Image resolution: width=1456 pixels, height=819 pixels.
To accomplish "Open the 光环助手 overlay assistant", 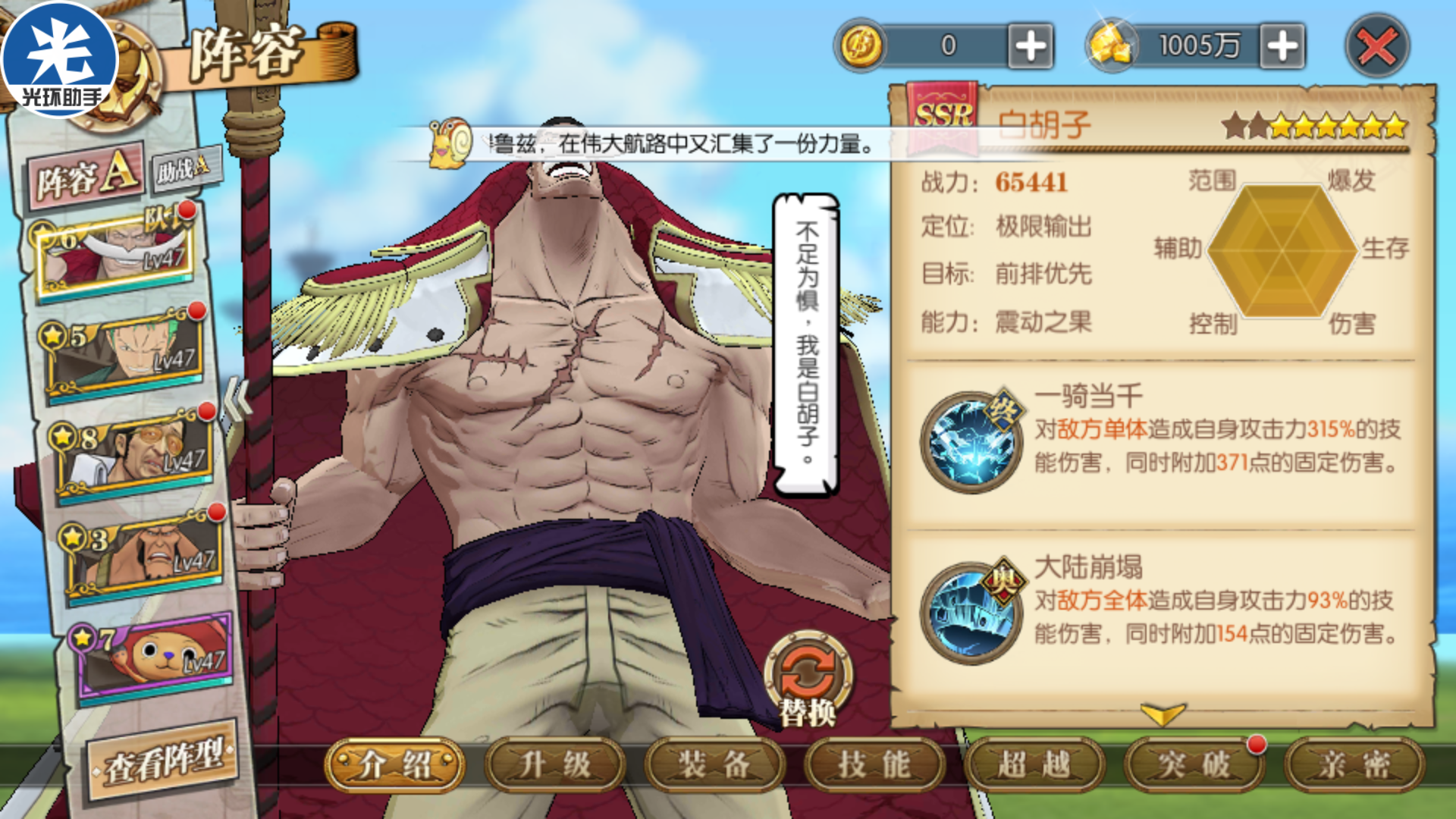I will 61,61.
